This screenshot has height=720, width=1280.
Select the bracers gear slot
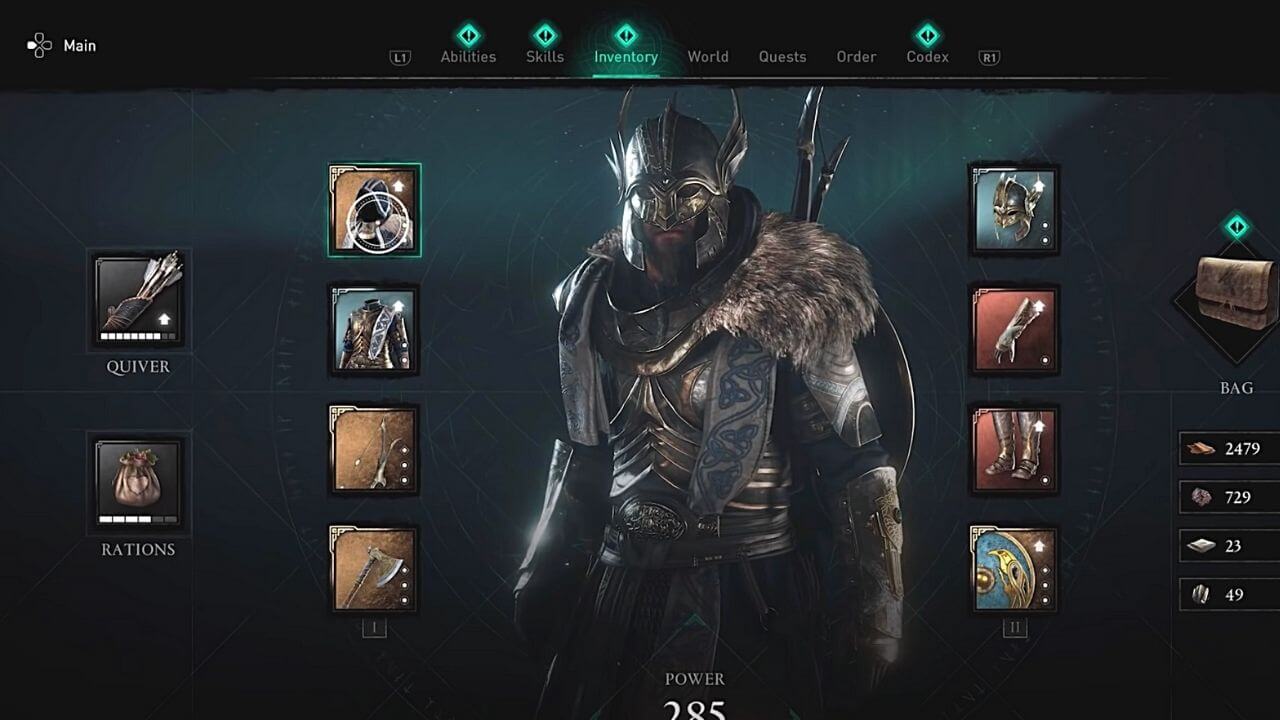pos(1014,330)
